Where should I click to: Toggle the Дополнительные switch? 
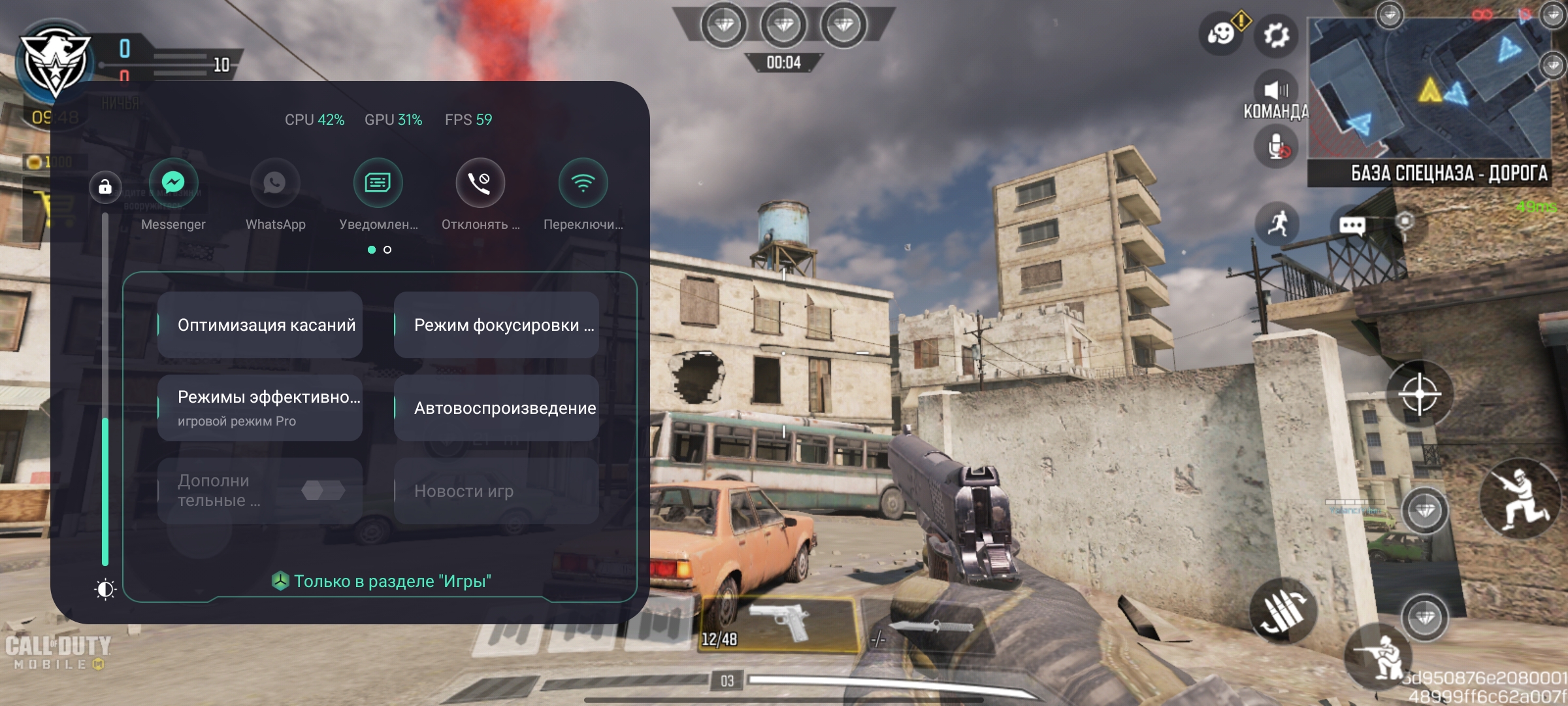point(323,490)
